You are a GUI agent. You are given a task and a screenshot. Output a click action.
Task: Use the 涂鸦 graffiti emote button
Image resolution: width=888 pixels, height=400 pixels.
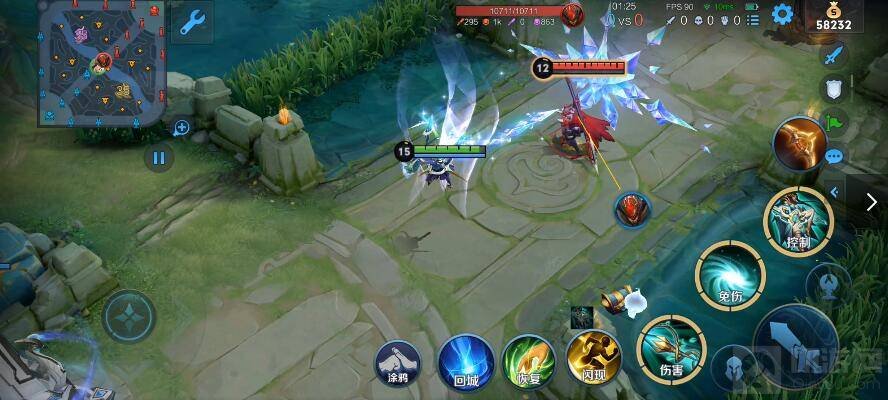[x=397, y=360]
